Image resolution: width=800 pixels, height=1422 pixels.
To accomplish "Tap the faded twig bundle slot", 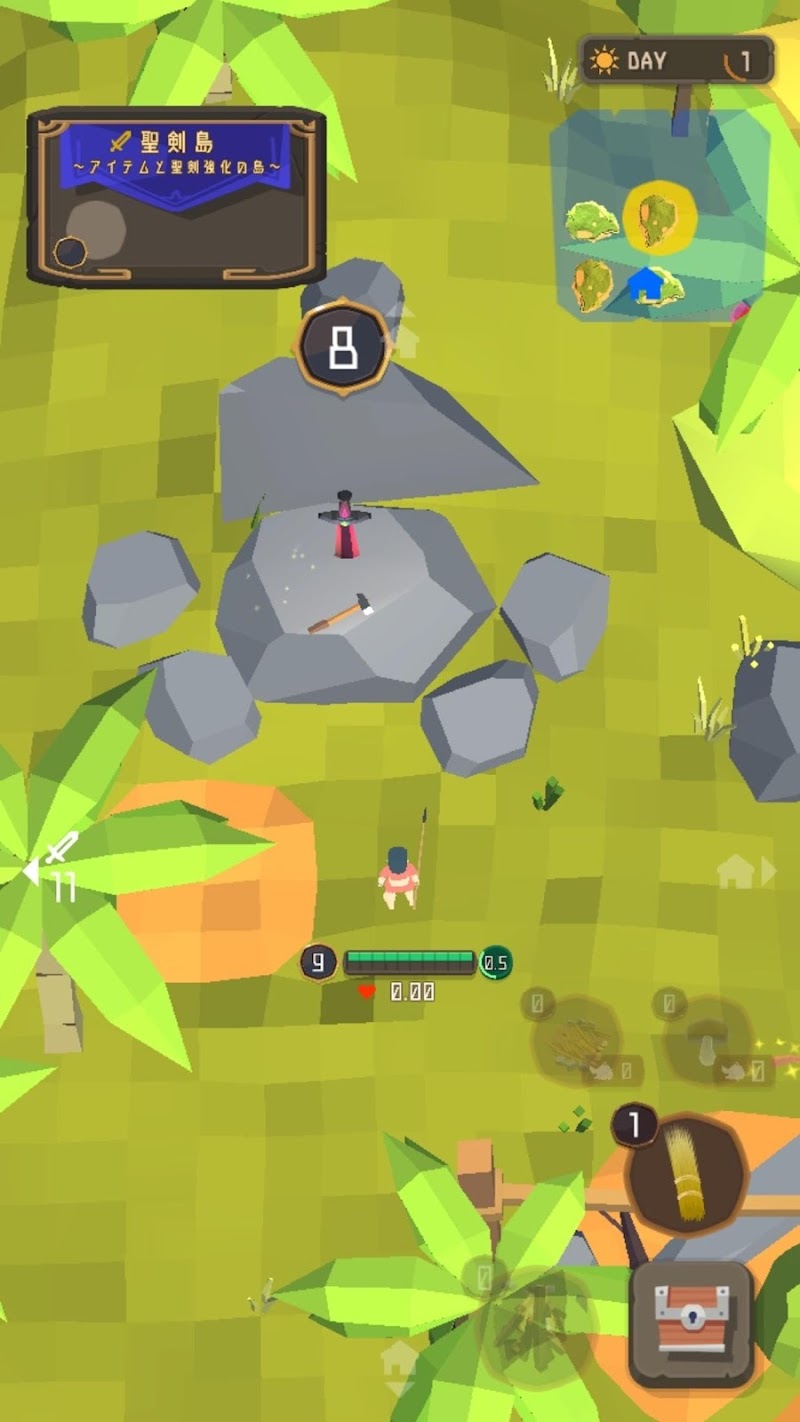I will pyautogui.click(x=575, y=1040).
